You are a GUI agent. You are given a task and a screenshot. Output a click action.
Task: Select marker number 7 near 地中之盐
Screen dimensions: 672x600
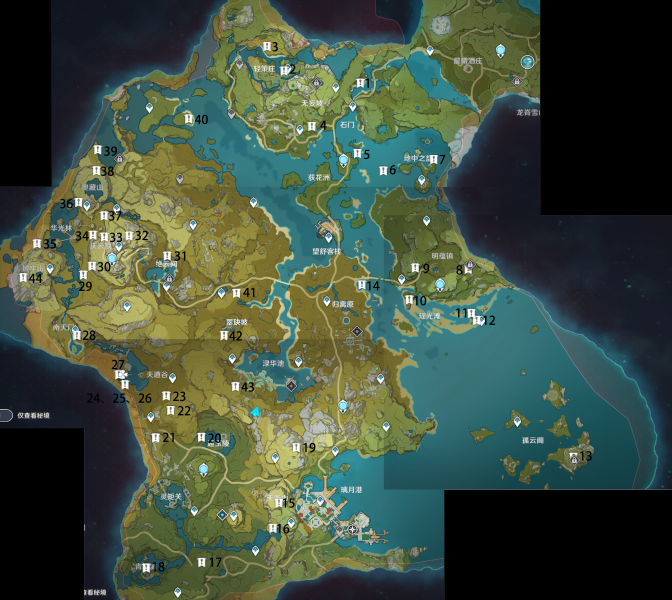coord(427,160)
